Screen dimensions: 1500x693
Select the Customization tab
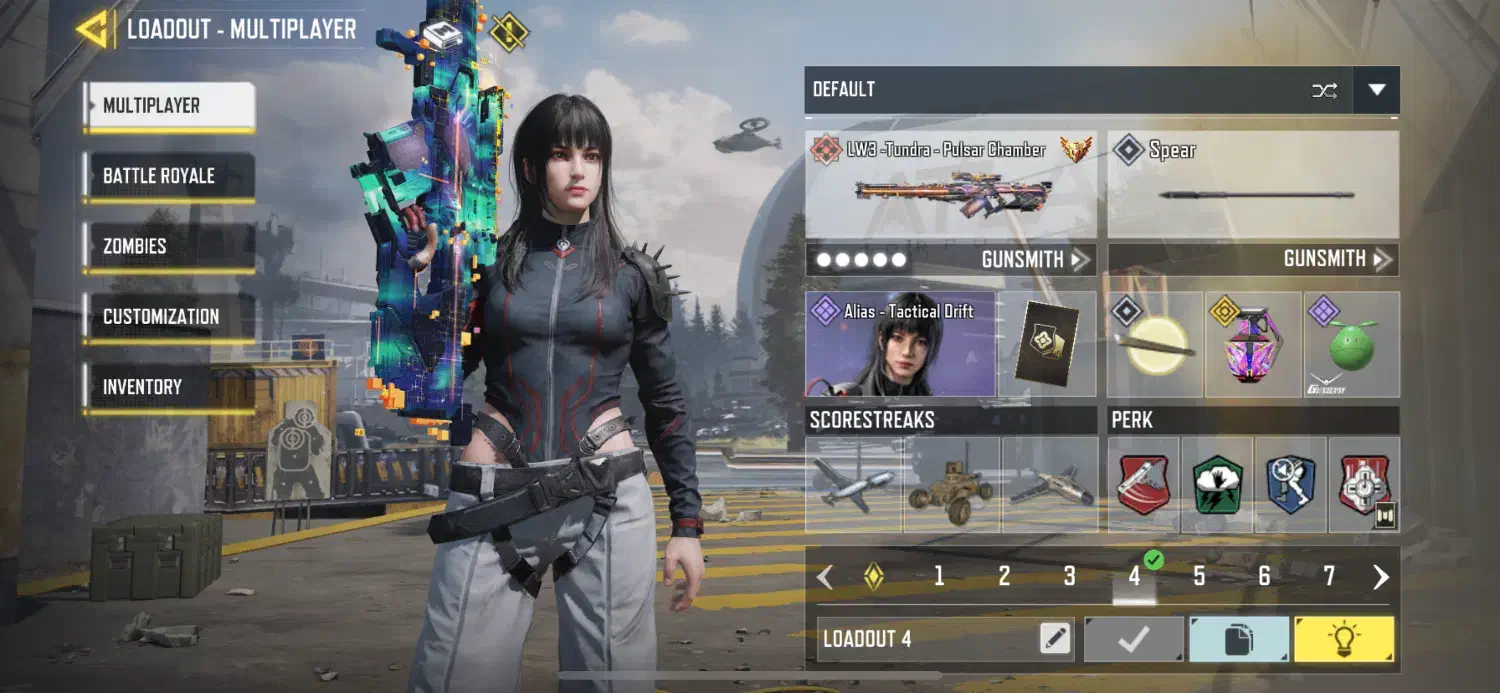(169, 317)
